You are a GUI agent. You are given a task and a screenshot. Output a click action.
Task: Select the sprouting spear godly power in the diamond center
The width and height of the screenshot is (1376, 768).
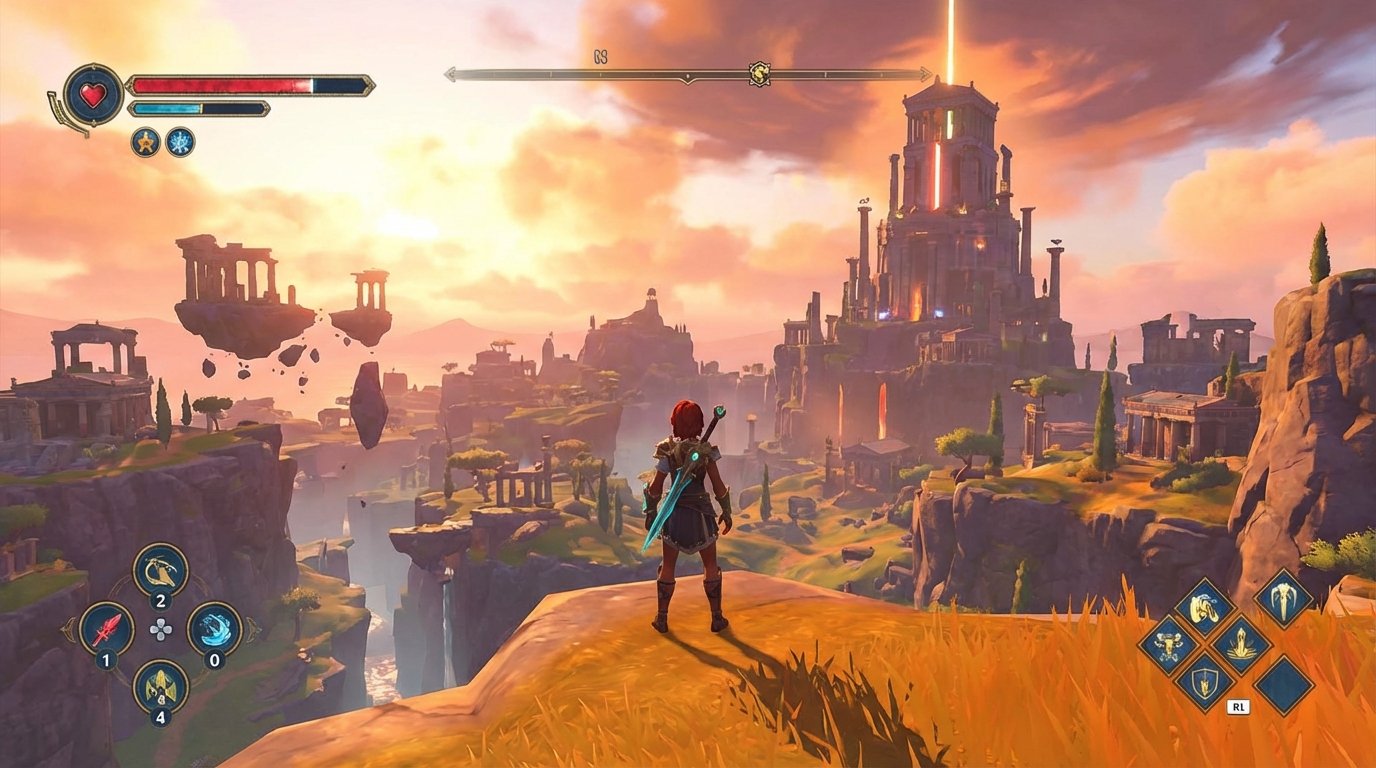(x=1241, y=644)
